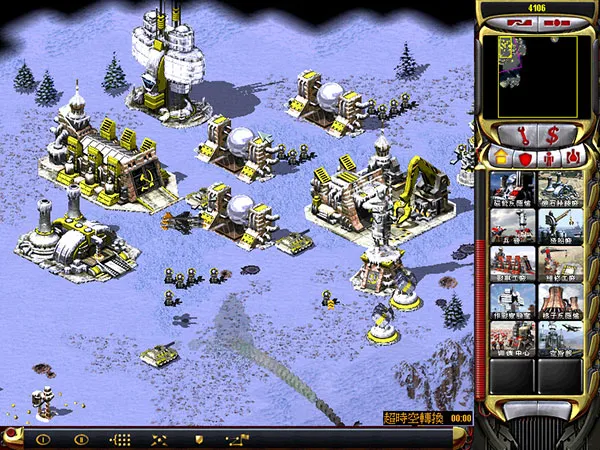Switch to the defenses tab with the shield
Viewport: 600px width, 450px height.
523,156
